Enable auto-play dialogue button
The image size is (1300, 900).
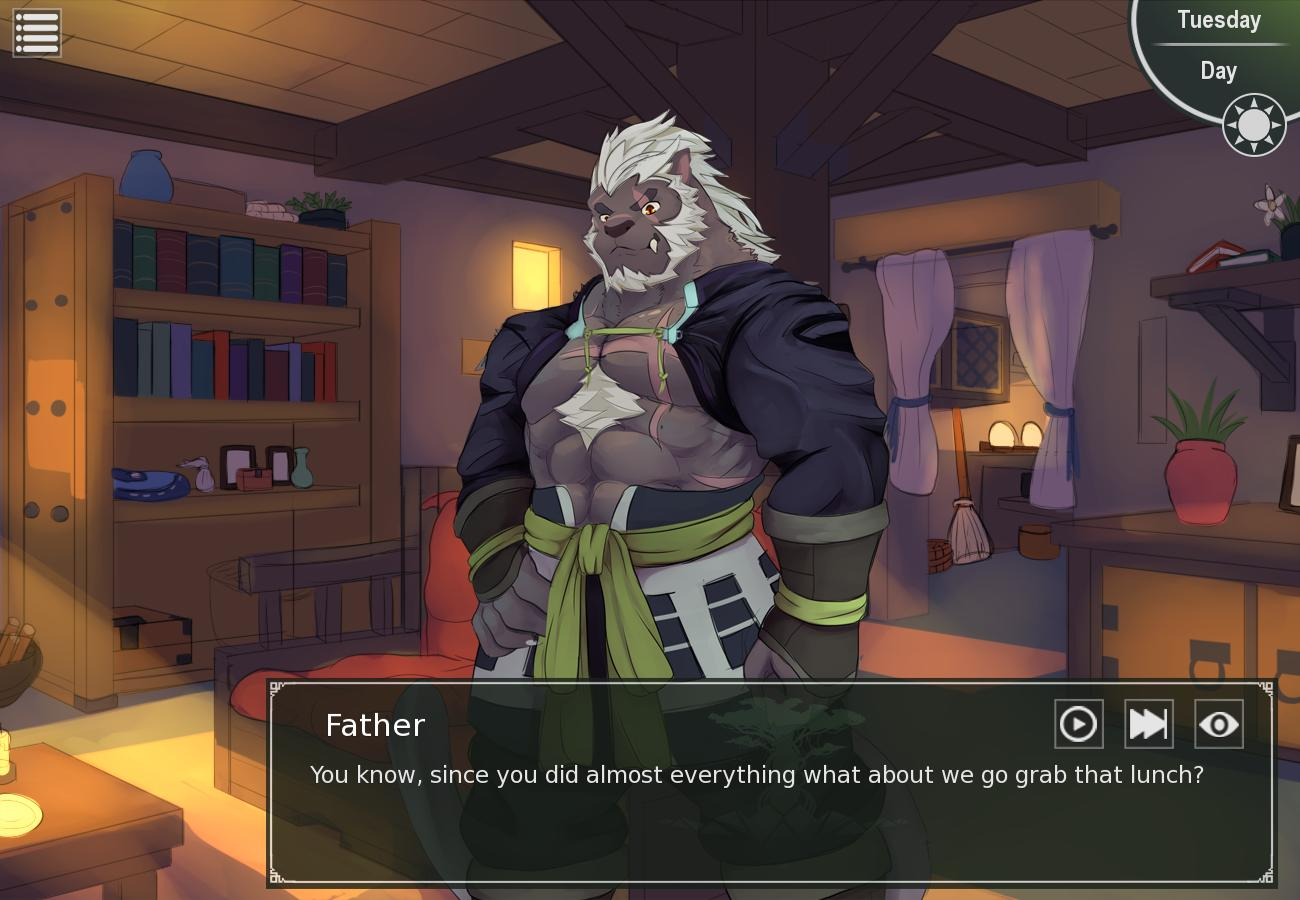click(x=1078, y=724)
